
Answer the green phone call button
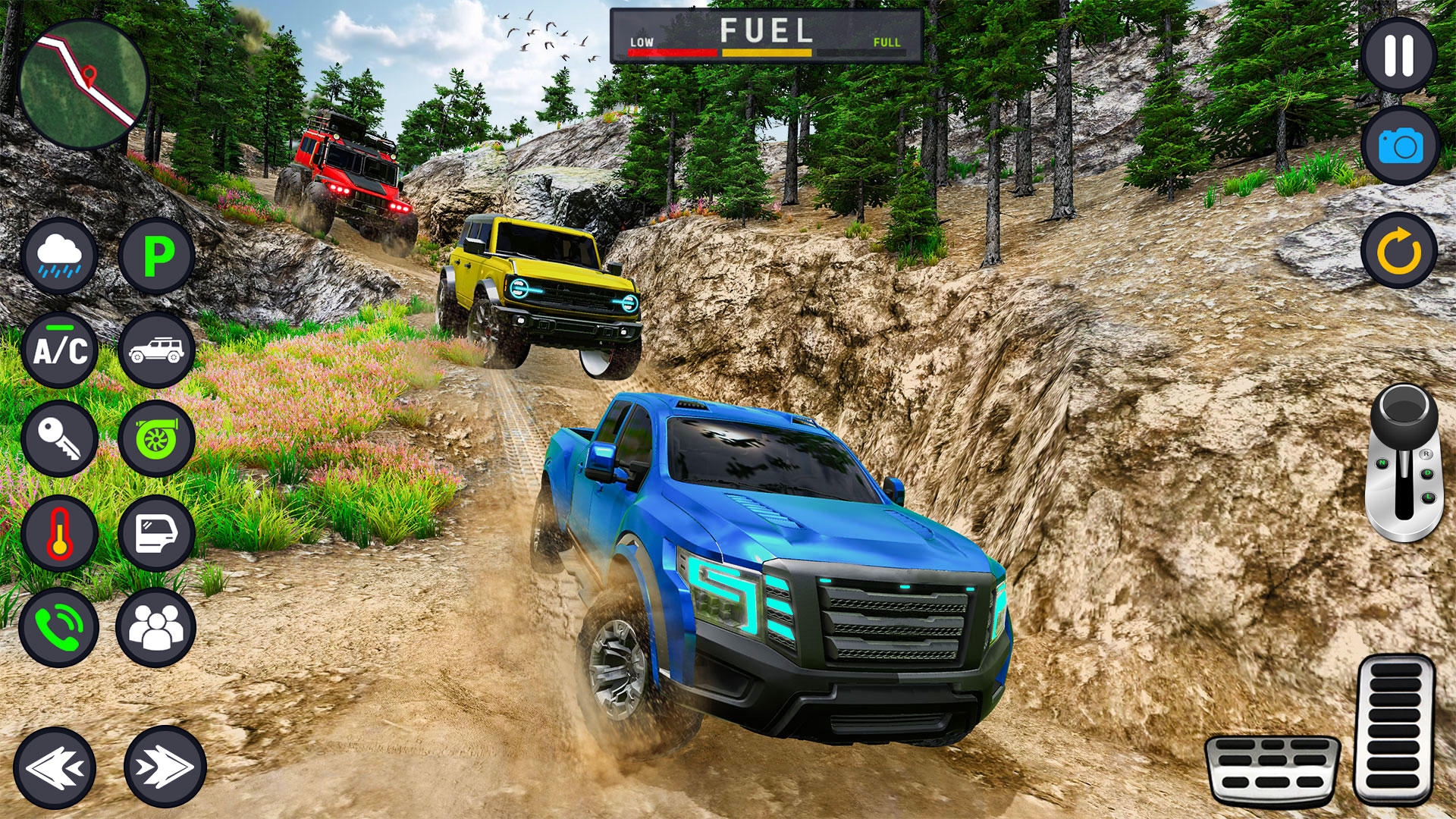click(59, 628)
